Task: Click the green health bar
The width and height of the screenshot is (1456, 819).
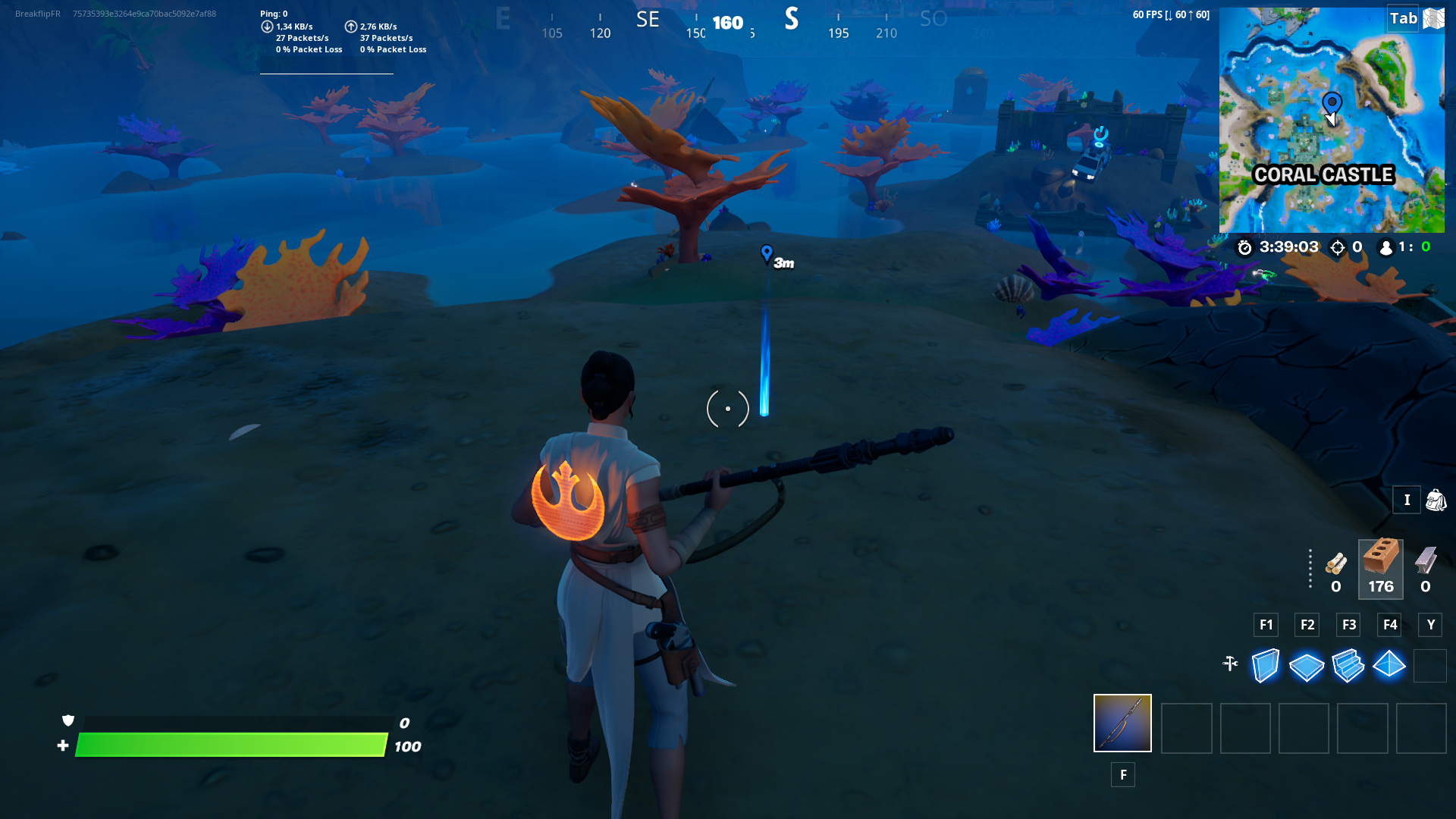Action: point(227,745)
